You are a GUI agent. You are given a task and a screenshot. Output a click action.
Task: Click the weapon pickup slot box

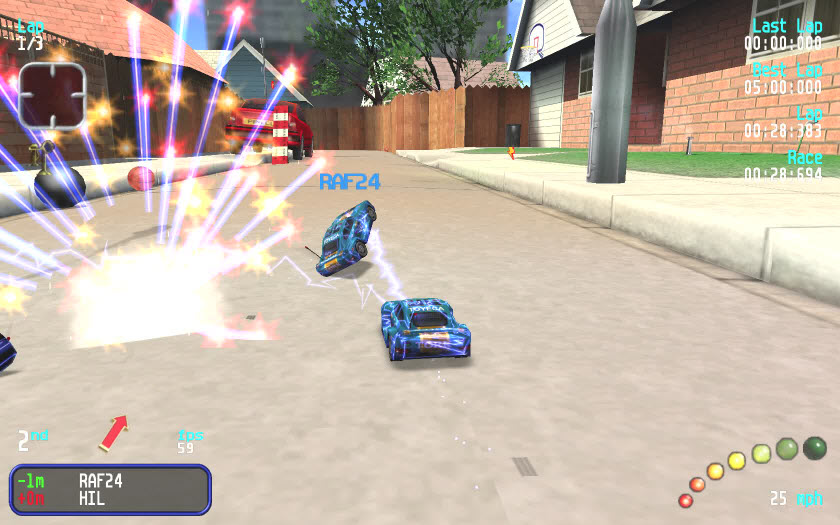pos(52,95)
